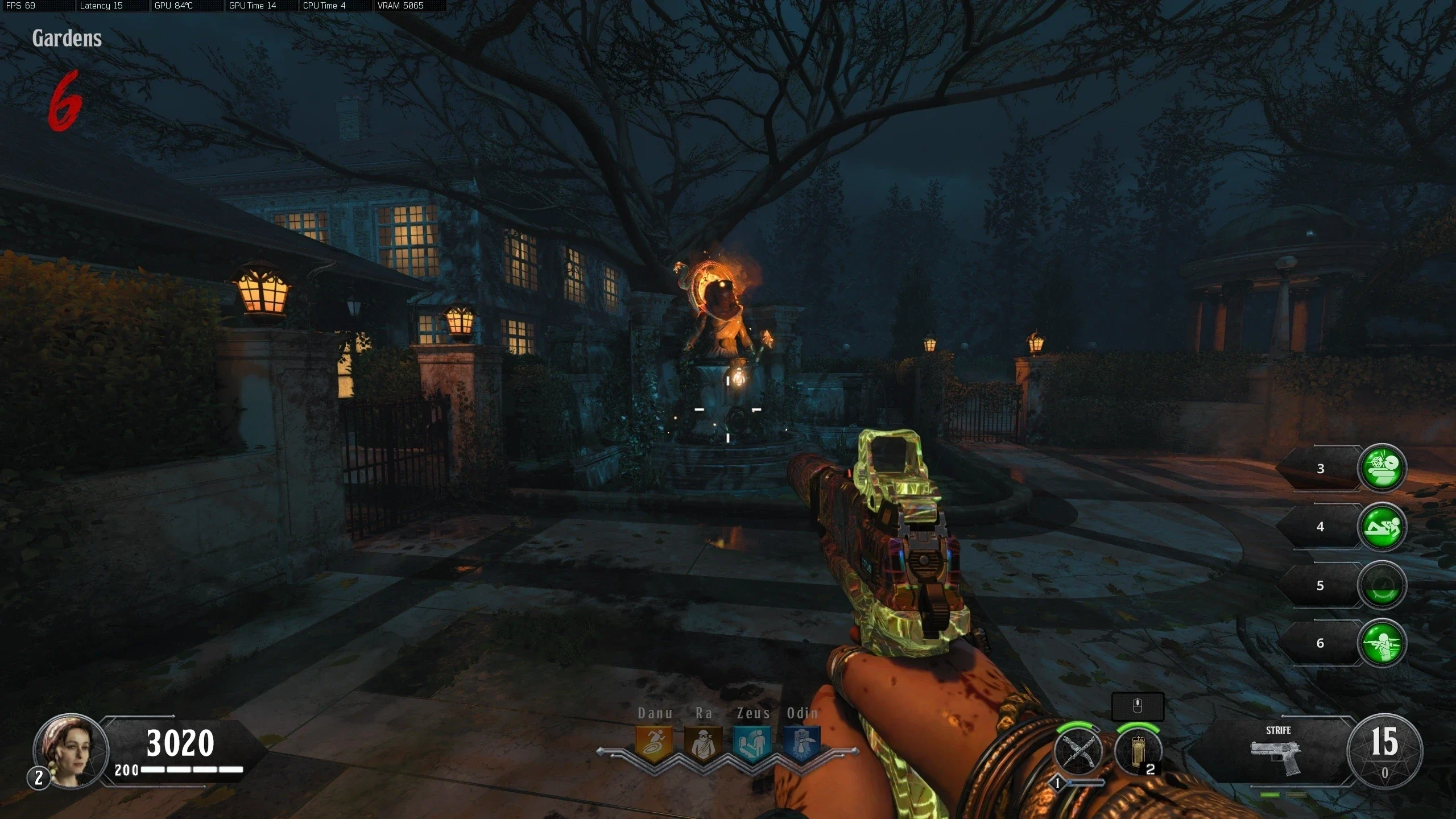Use the downed-player revive elixir in slot 4

pyautogui.click(x=1382, y=527)
